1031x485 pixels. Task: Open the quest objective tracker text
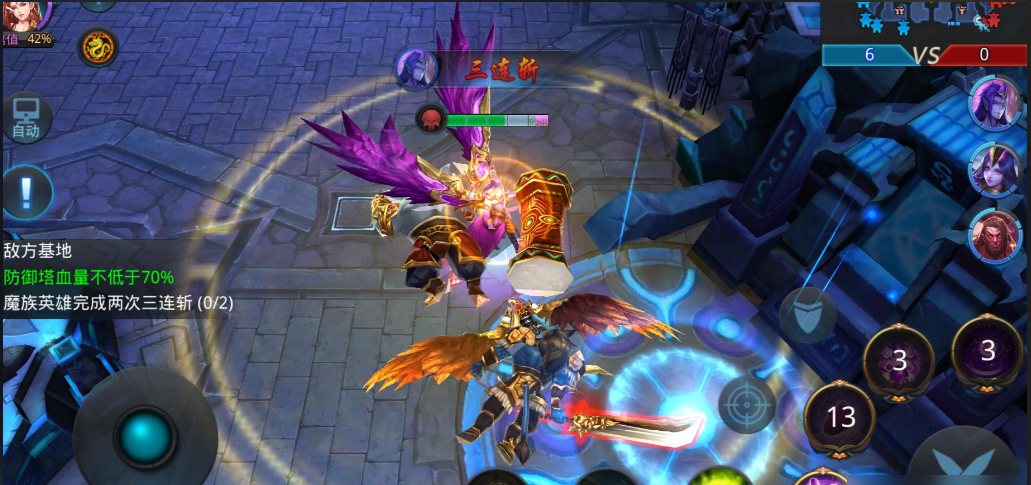point(118,277)
